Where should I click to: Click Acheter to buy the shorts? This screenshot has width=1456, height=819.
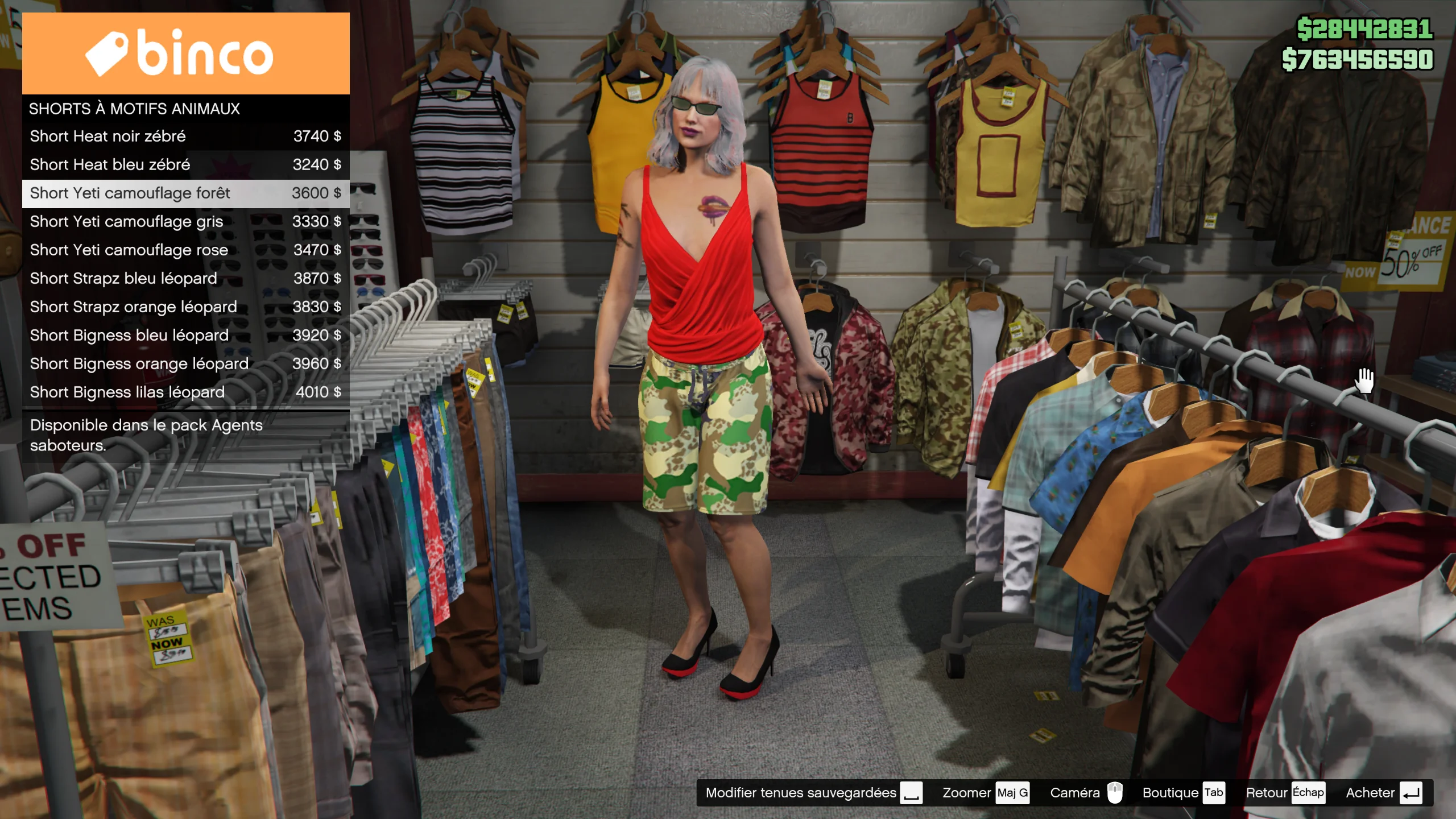[x=1383, y=793]
